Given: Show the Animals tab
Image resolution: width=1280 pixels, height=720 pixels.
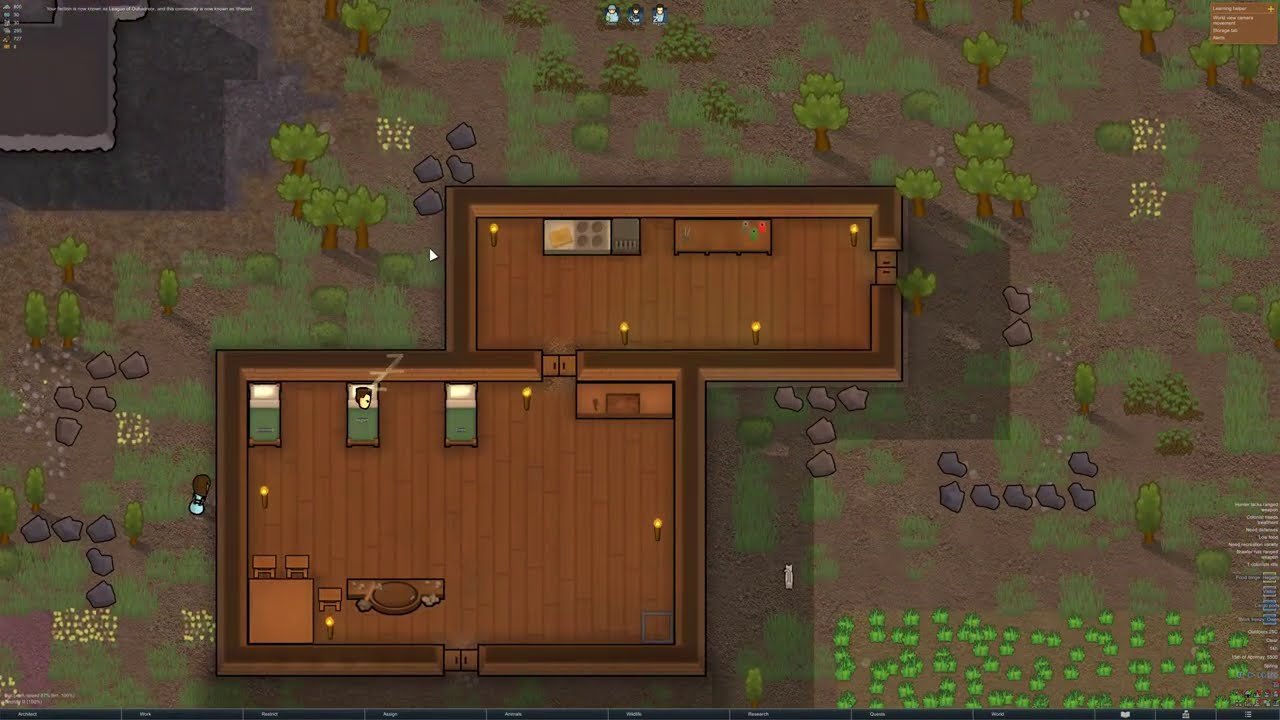Looking at the screenshot, I should [x=514, y=714].
